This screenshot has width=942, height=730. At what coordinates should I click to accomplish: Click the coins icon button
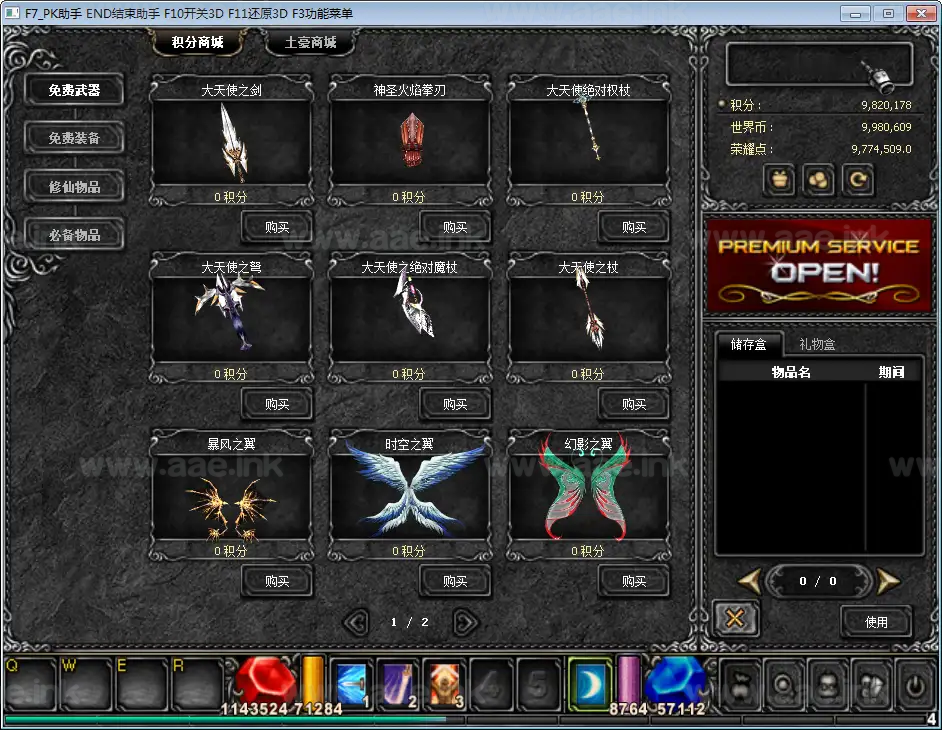point(819,180)
